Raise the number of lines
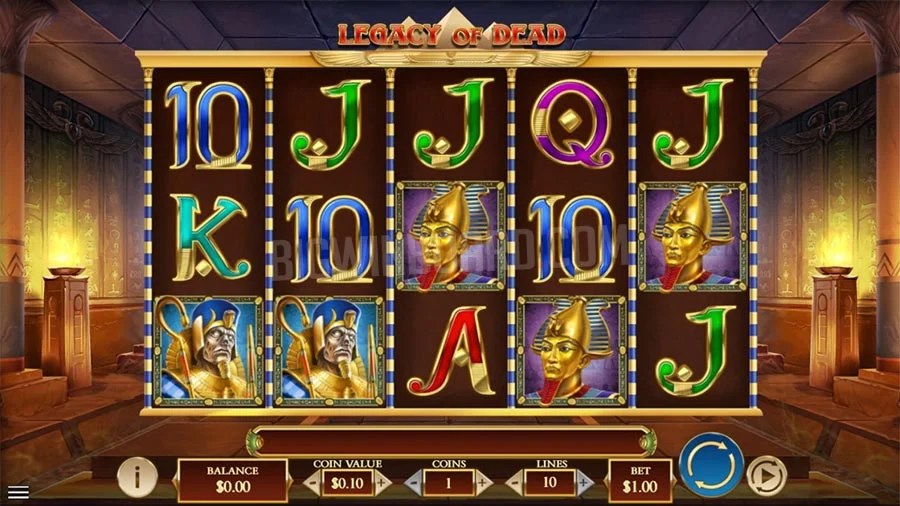Image resolution: width=900 pixels, height=506 pixels. tap(585, 483)
